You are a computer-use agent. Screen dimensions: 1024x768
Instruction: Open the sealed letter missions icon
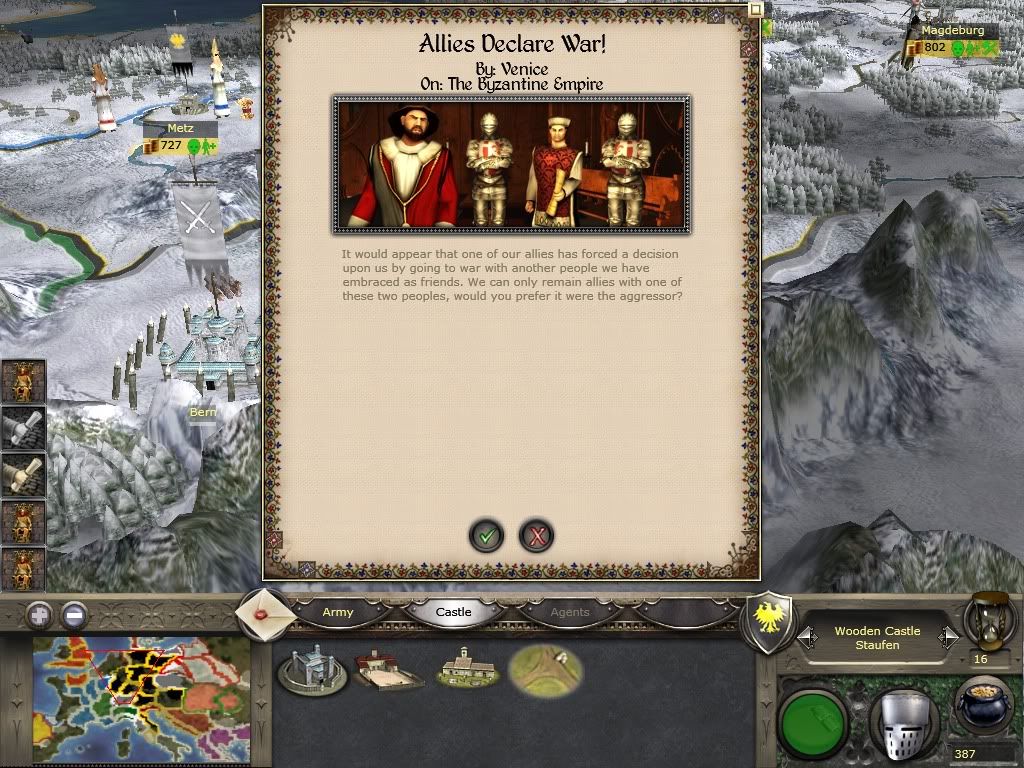266,614
